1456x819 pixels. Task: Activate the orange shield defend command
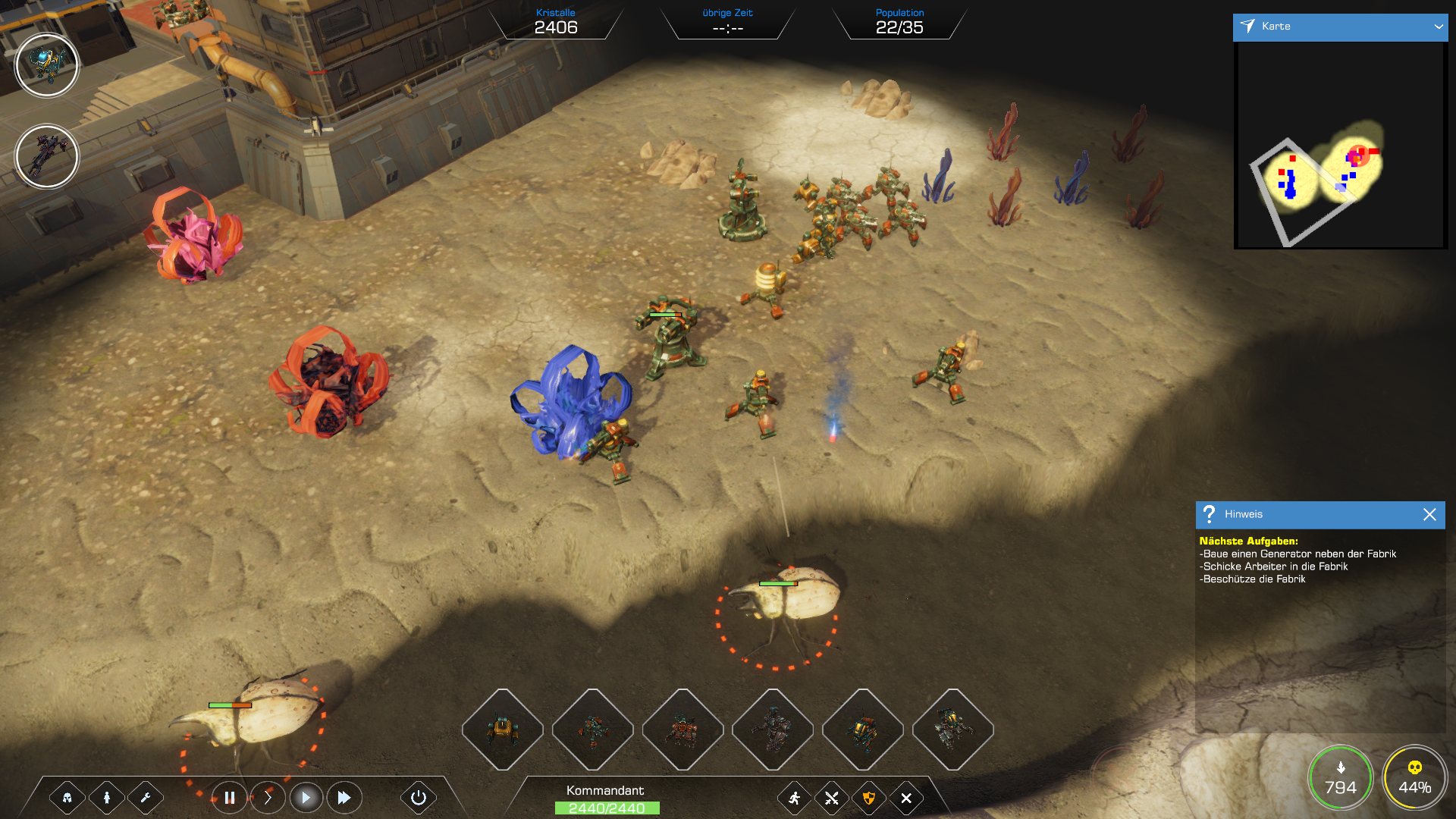point(869,798)
